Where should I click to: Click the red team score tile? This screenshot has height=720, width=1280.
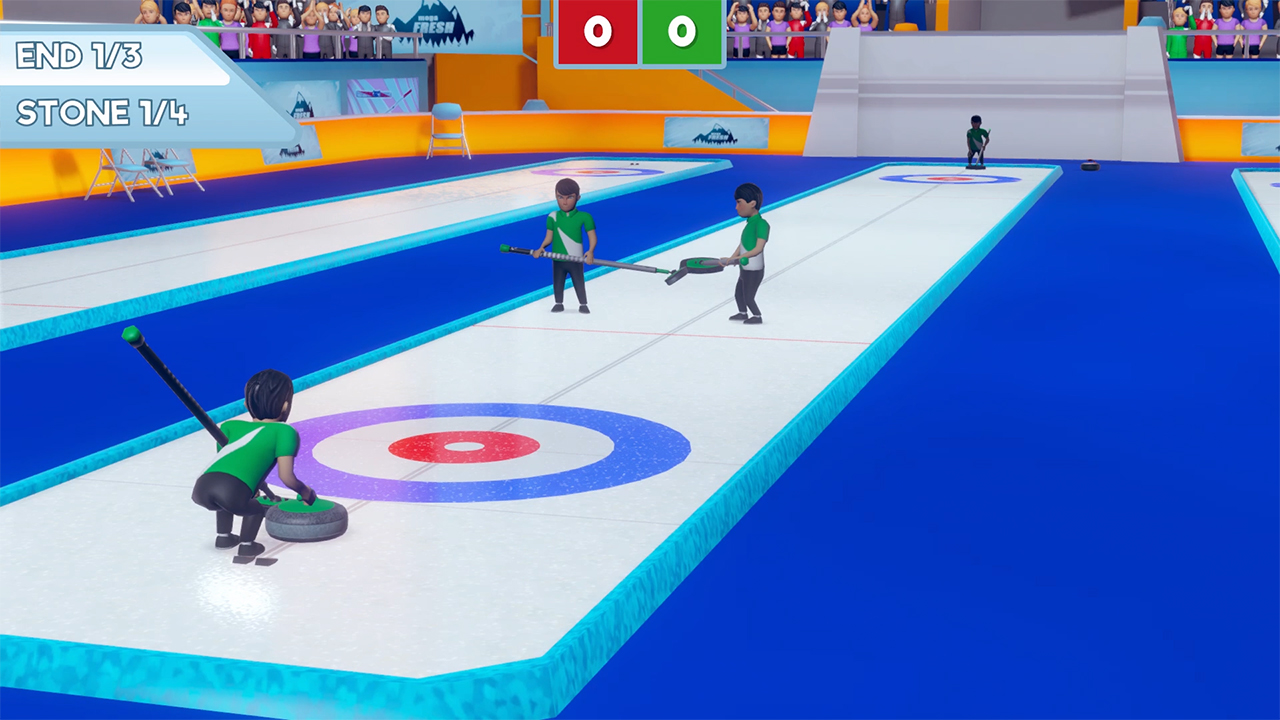point(597,30)
